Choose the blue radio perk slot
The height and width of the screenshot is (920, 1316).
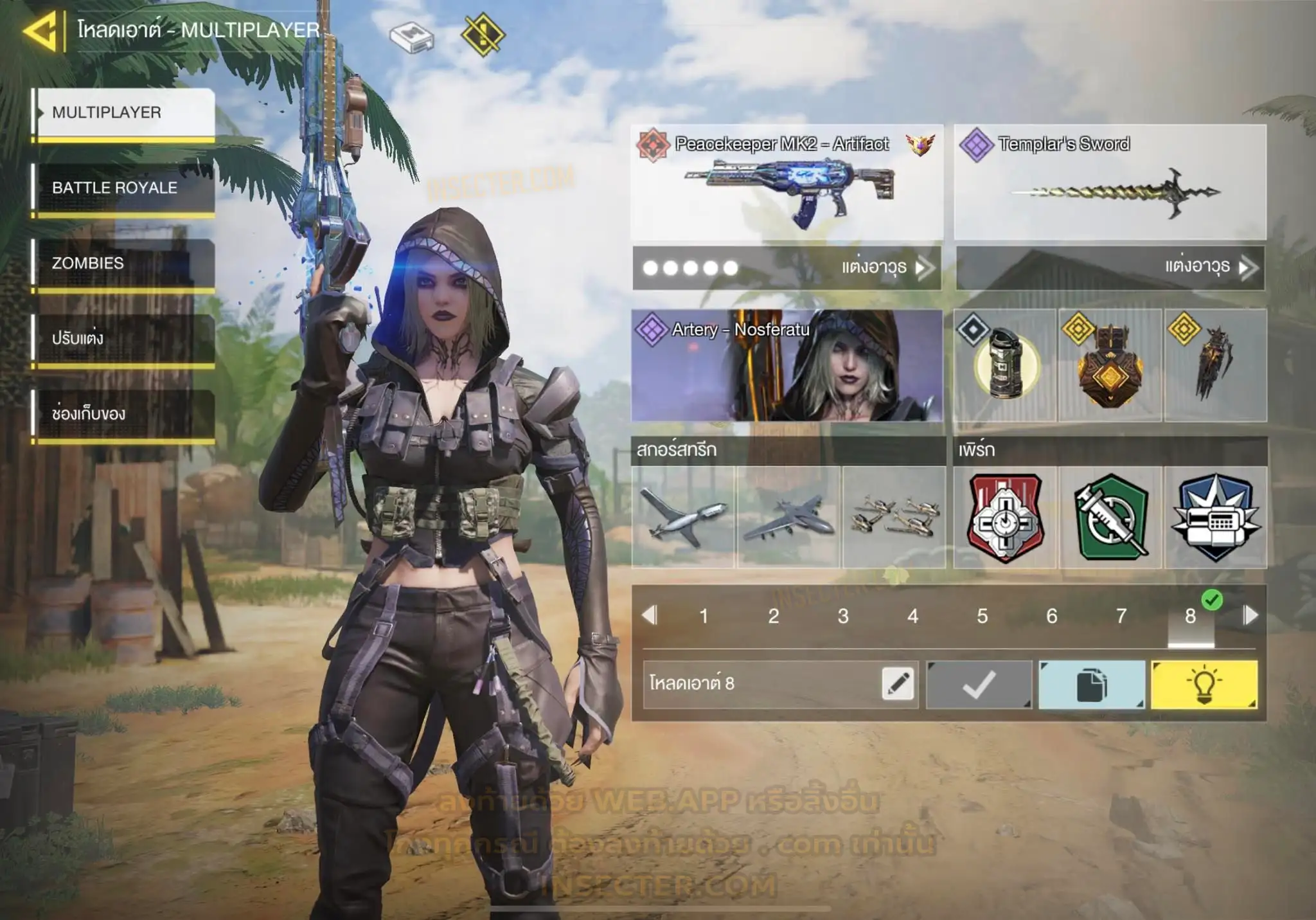[x=1216, y=517]
